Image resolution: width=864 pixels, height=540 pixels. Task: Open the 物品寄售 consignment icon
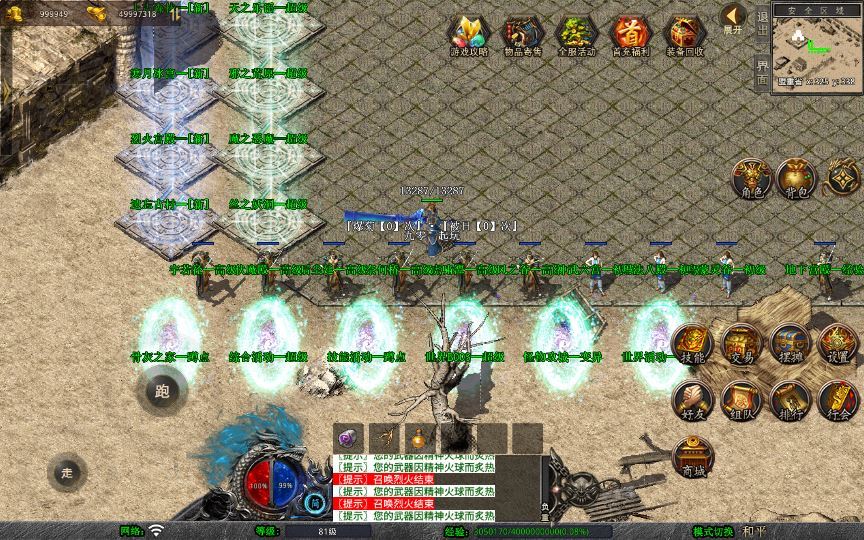[521, 35]
